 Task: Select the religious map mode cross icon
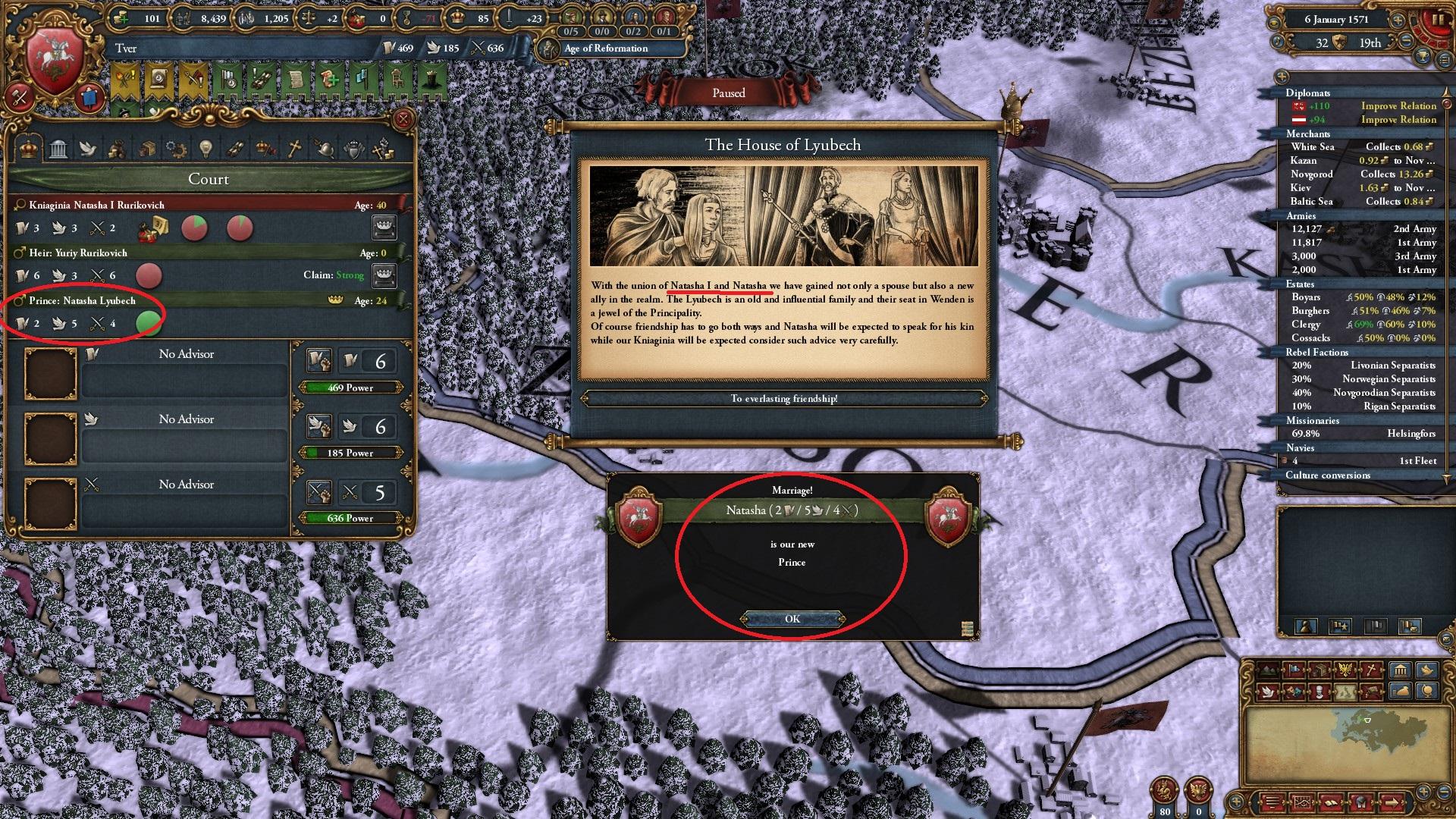click(x=1371, y=668)
